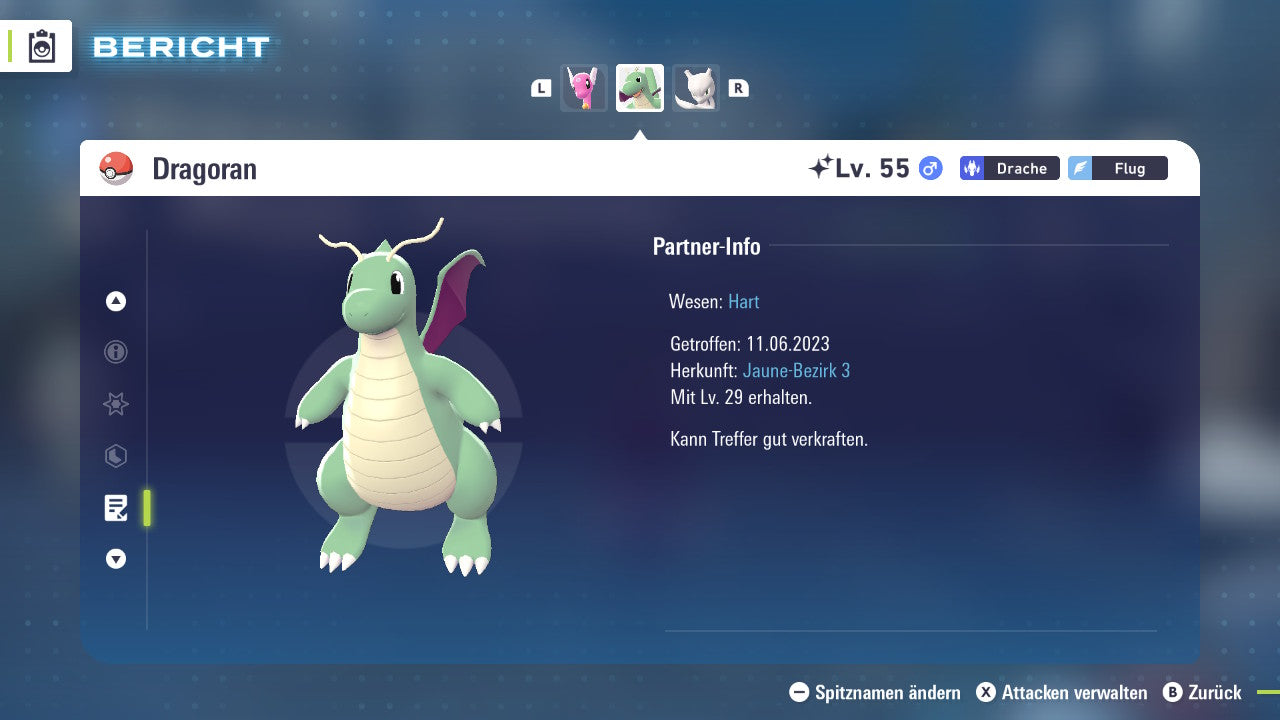Open the next section with the down arrow
This screenshot has width=1280, height=720.
pyautogui.click(x=115, y=559)
